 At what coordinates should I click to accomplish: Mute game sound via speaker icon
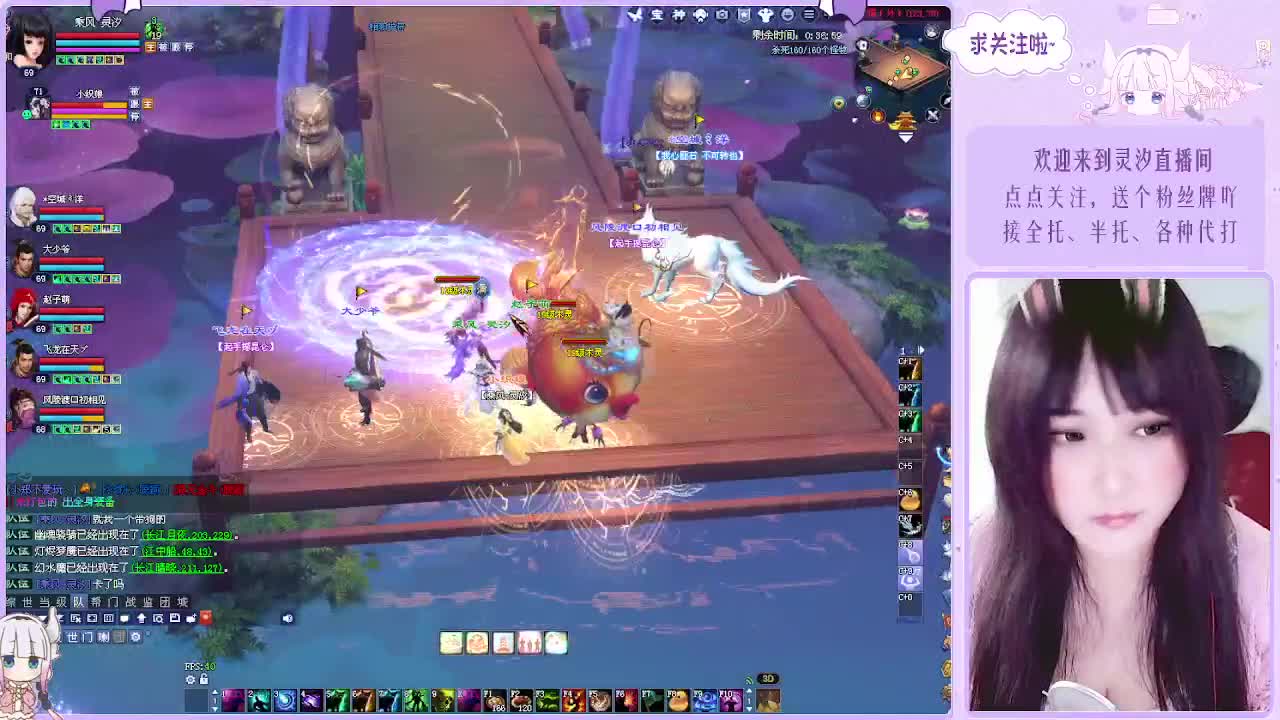(x=288, y=617)
